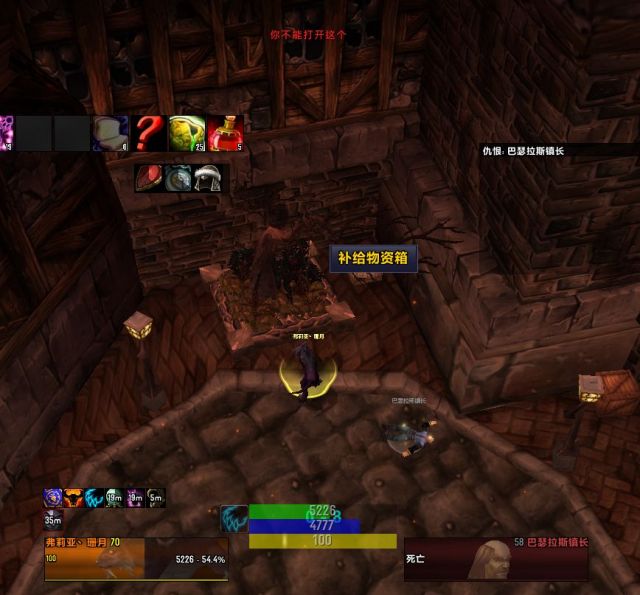Screen dimensions: 640x595
Task: Use the red question mark item
Action: tap(149, 132)
